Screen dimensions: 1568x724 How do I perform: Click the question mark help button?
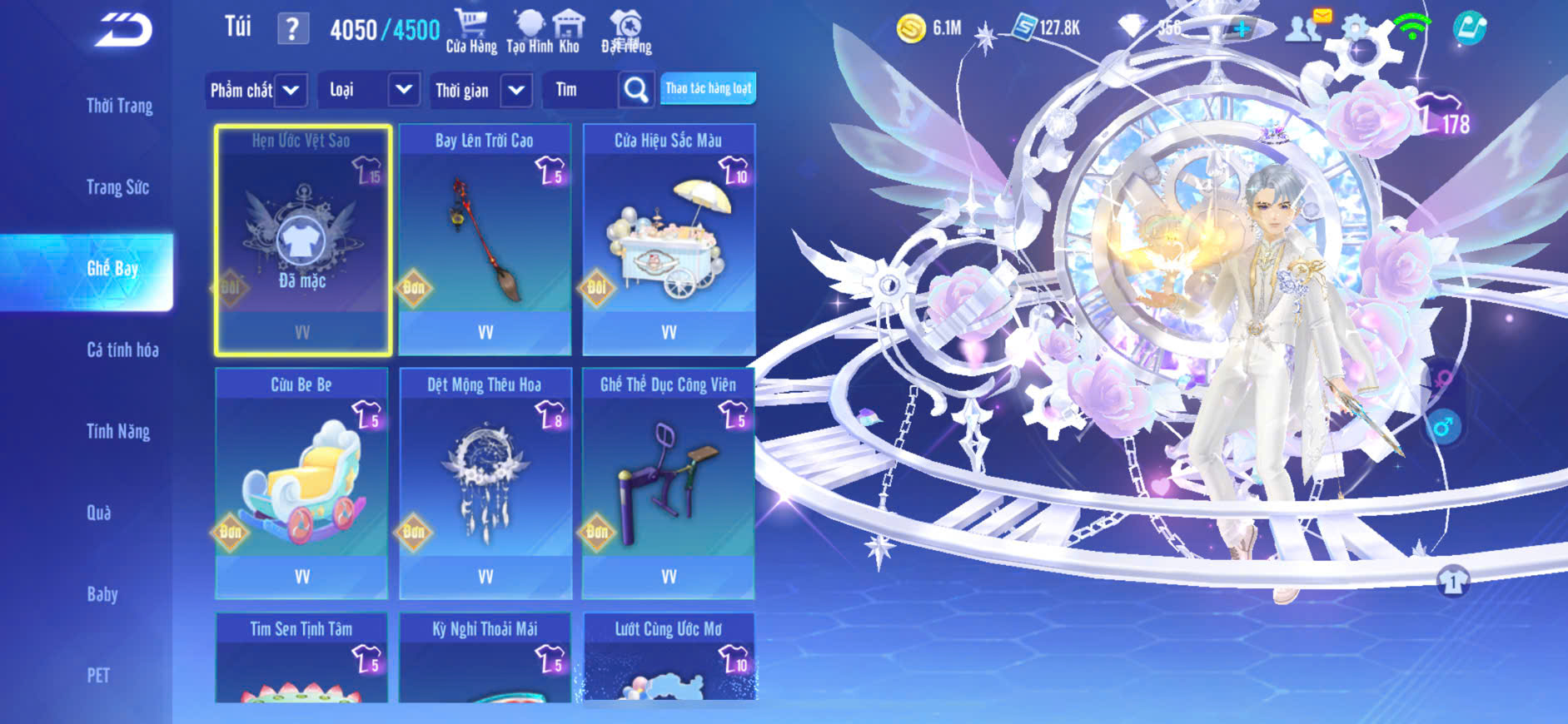(x=292, y=29)
